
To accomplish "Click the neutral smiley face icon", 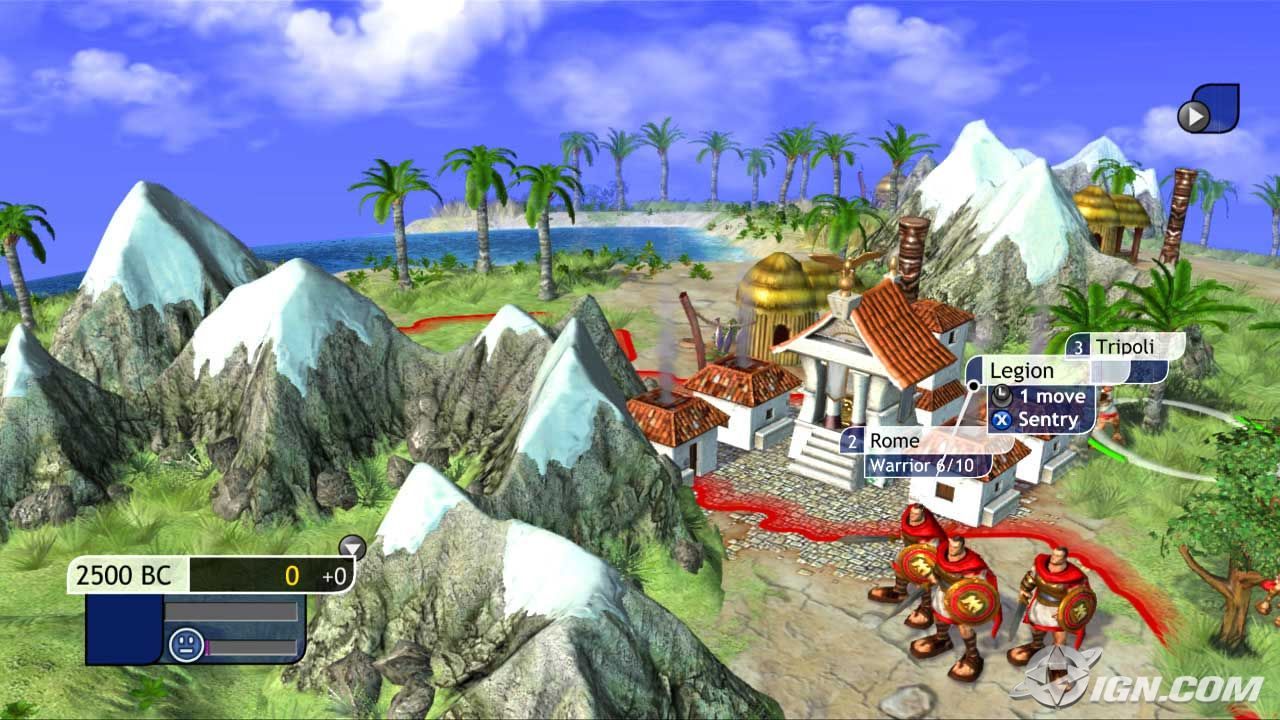I will tap(186, 642).
